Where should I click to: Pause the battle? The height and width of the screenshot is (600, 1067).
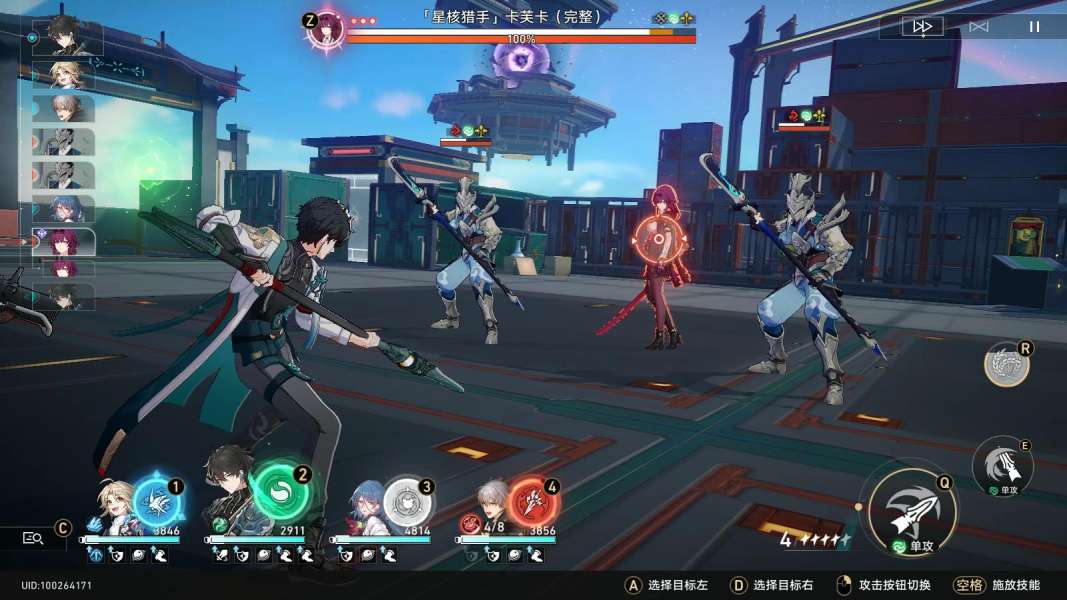point(1034,27)
